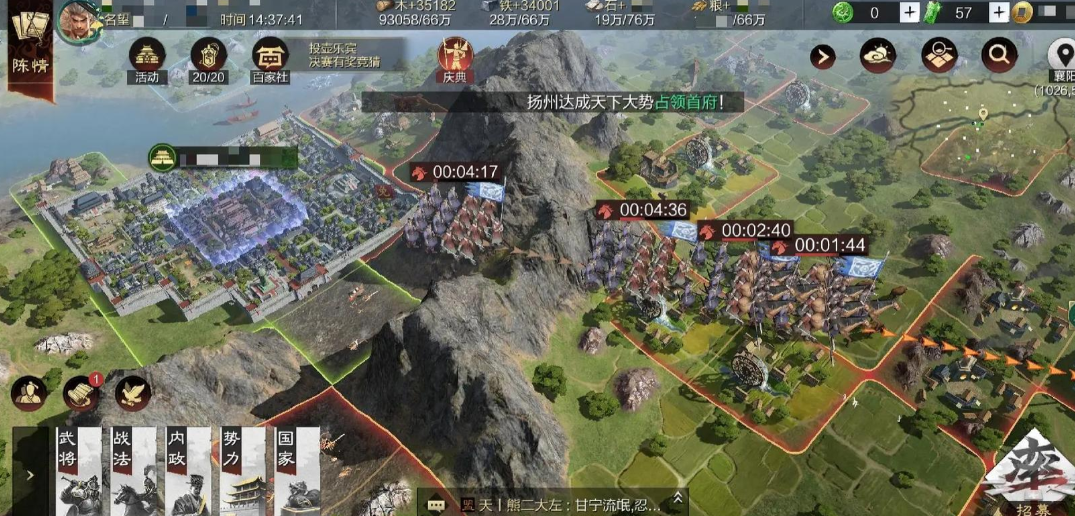Click the magnifying glass search button

pyautogui.click(x=998, y=56)
